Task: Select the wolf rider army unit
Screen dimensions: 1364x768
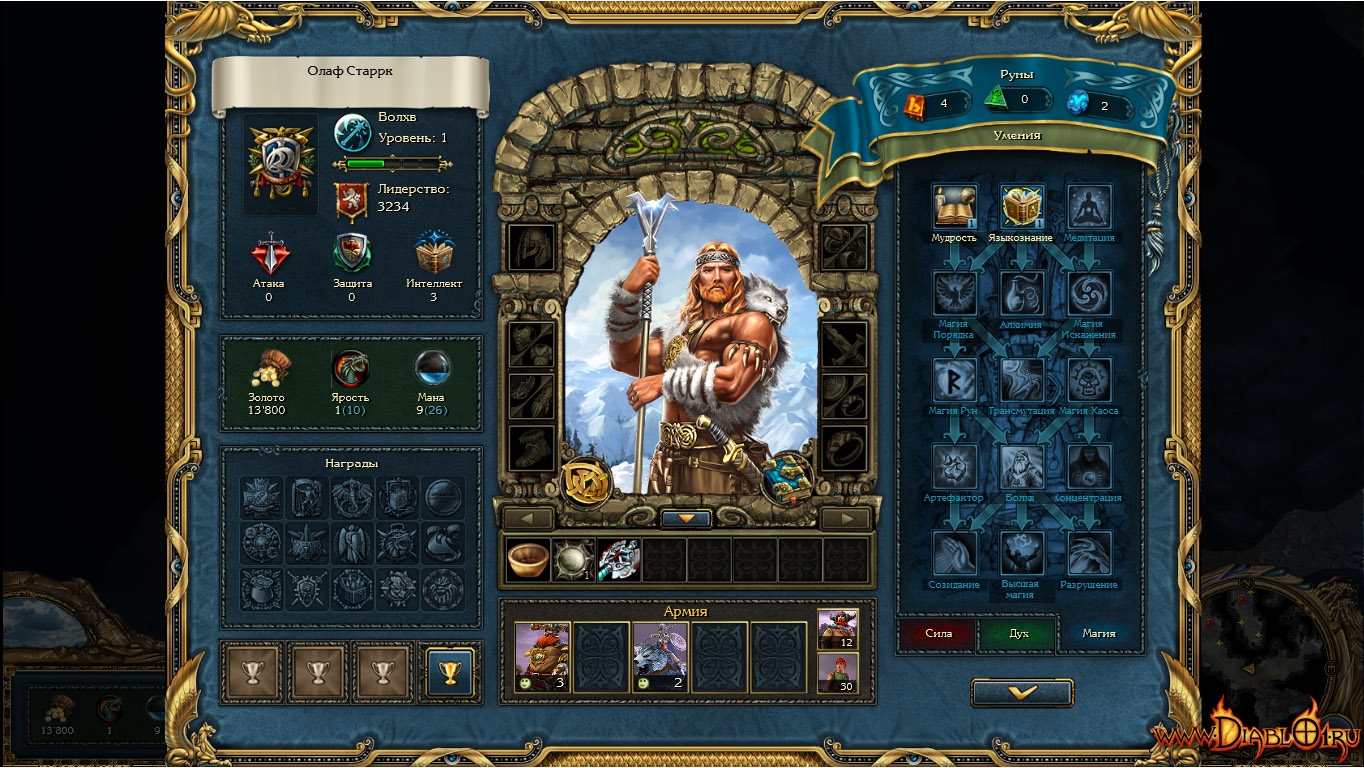Action: coord(660,657)
